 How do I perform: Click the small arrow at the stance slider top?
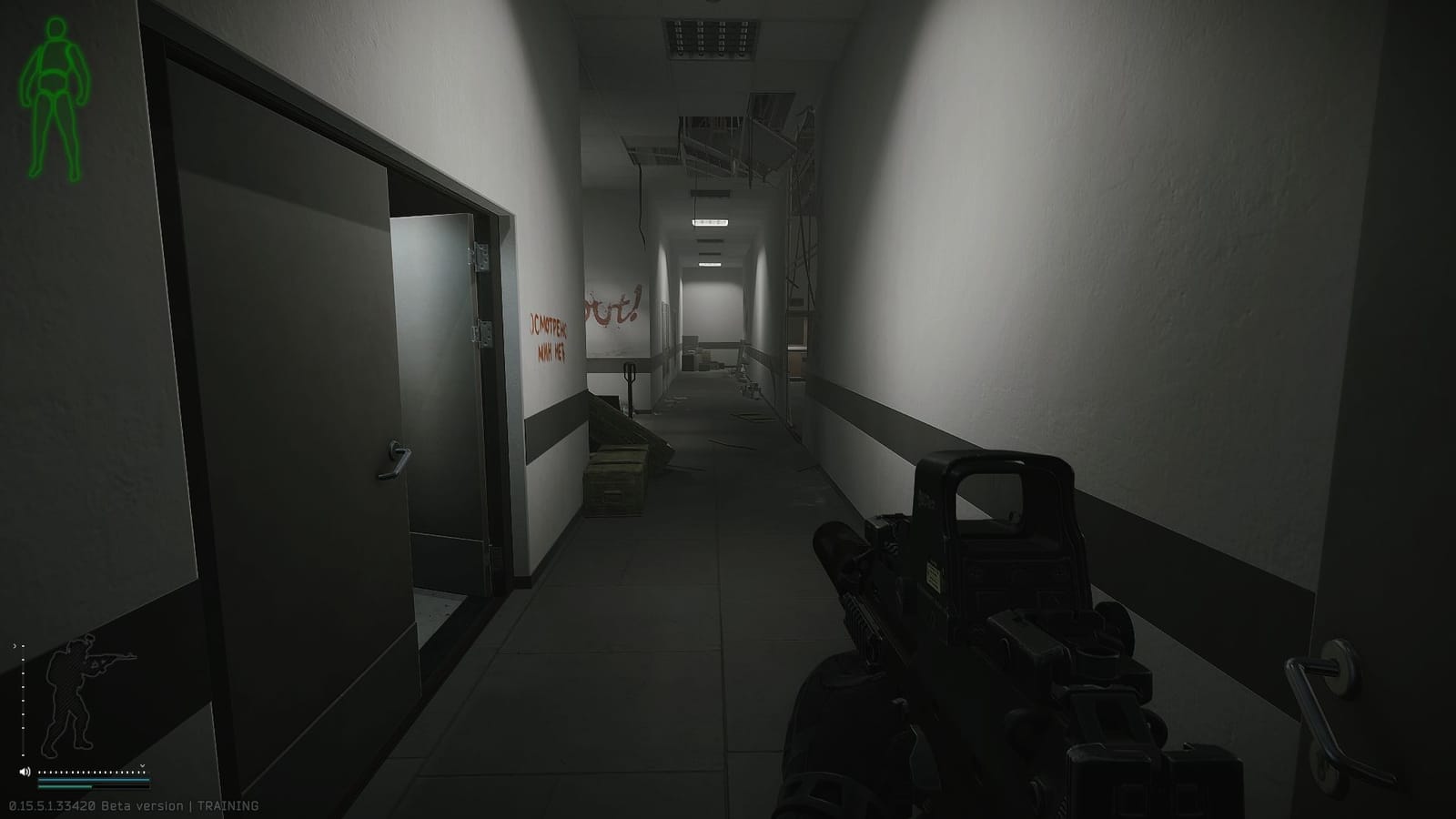coord(14,646)
